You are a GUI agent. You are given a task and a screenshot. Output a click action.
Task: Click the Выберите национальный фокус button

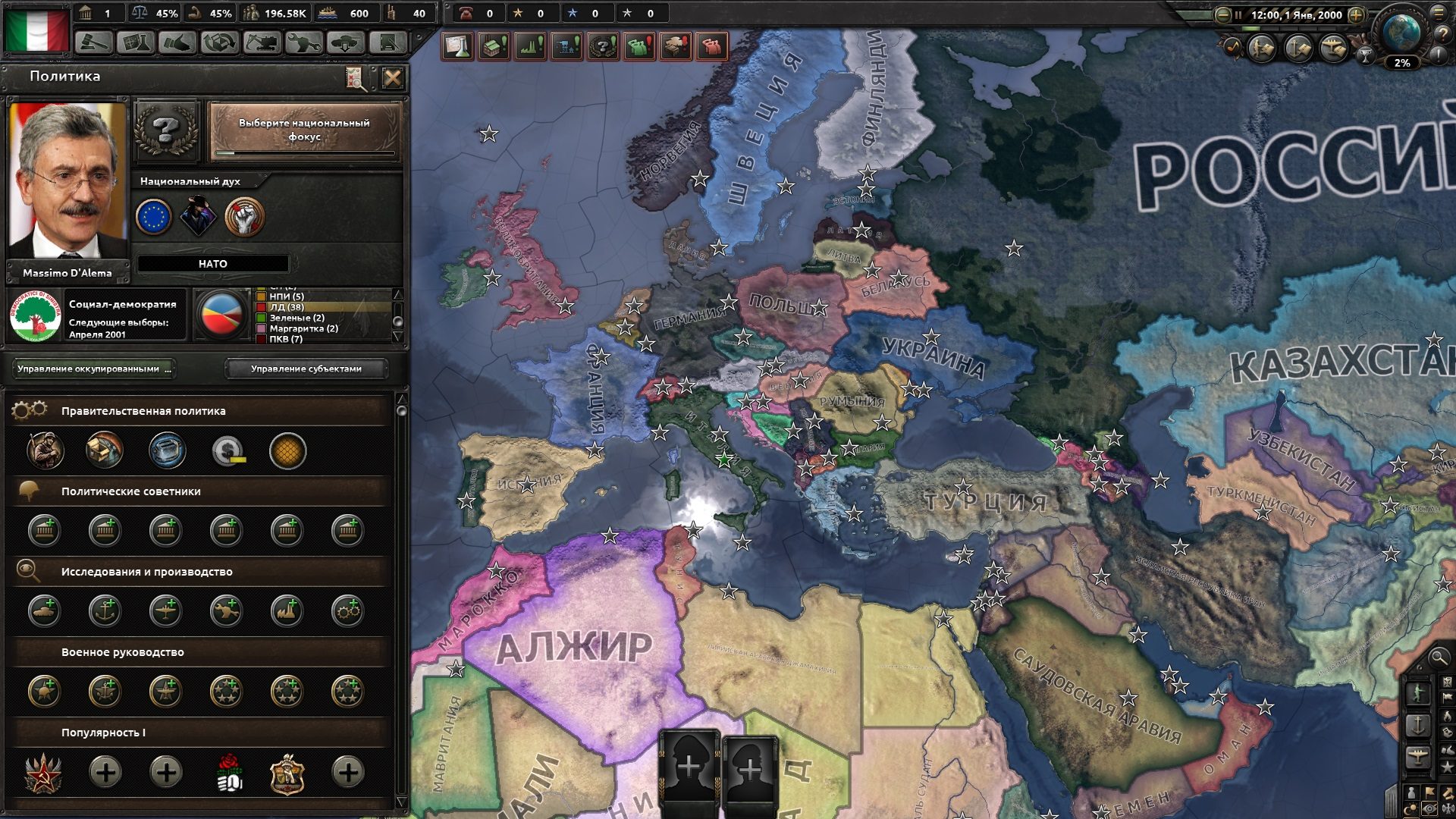point(303,130)
